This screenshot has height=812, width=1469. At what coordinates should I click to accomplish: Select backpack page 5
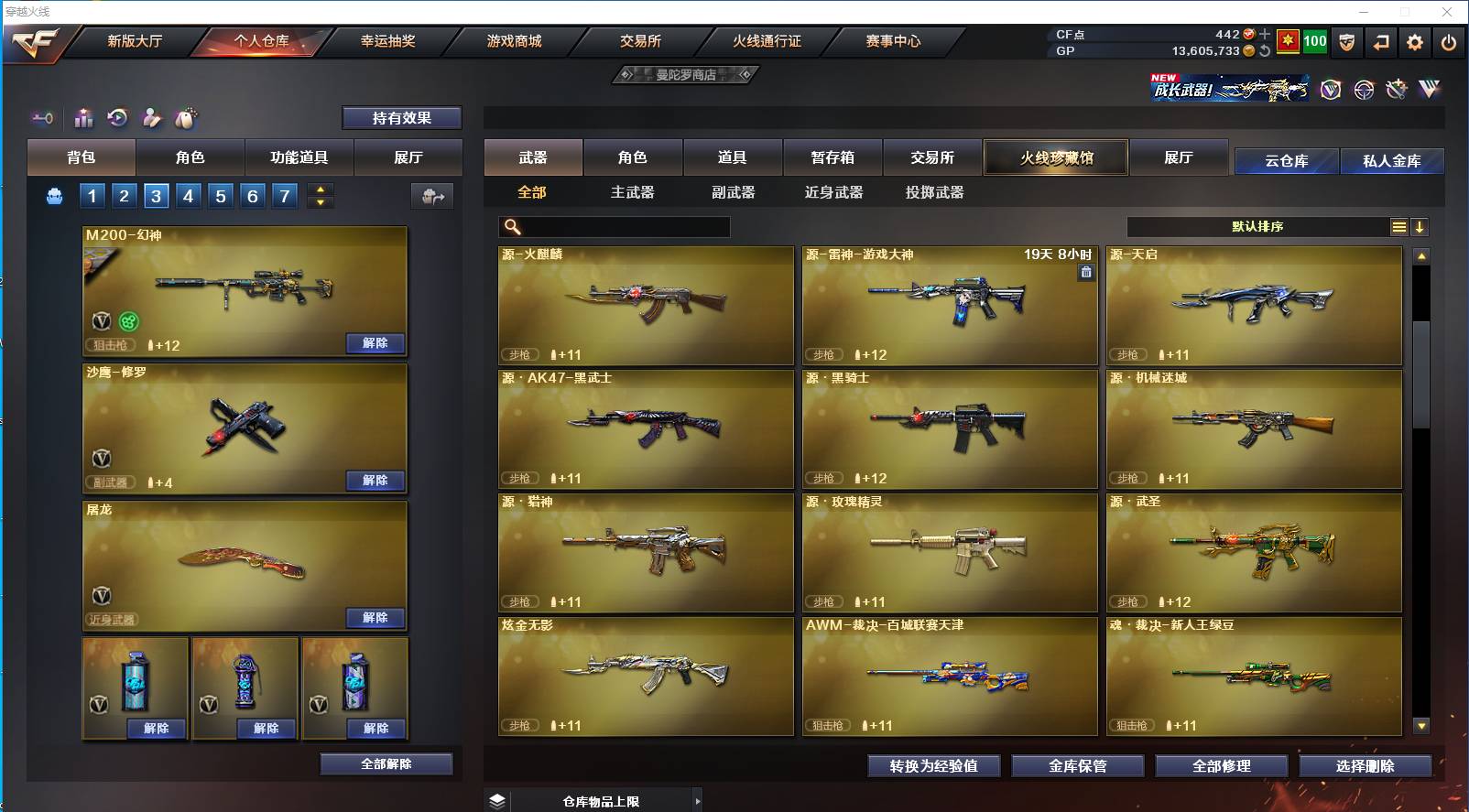coord(220,196)
